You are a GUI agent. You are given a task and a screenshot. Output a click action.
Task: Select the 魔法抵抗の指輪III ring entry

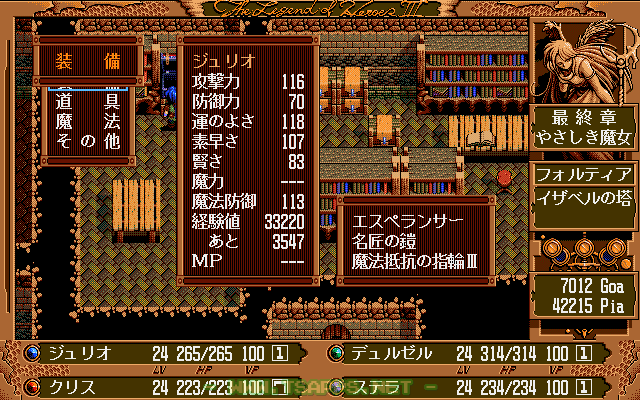413,261
